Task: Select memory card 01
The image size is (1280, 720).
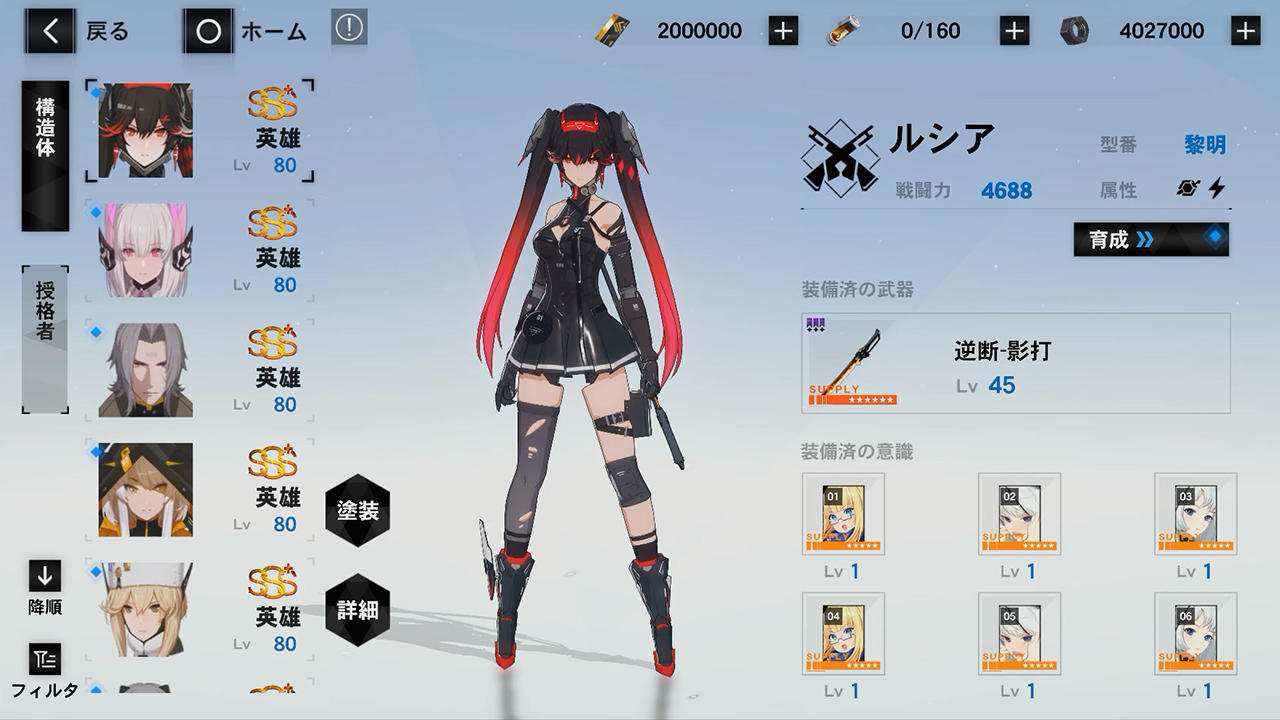Action: point(843,512)
